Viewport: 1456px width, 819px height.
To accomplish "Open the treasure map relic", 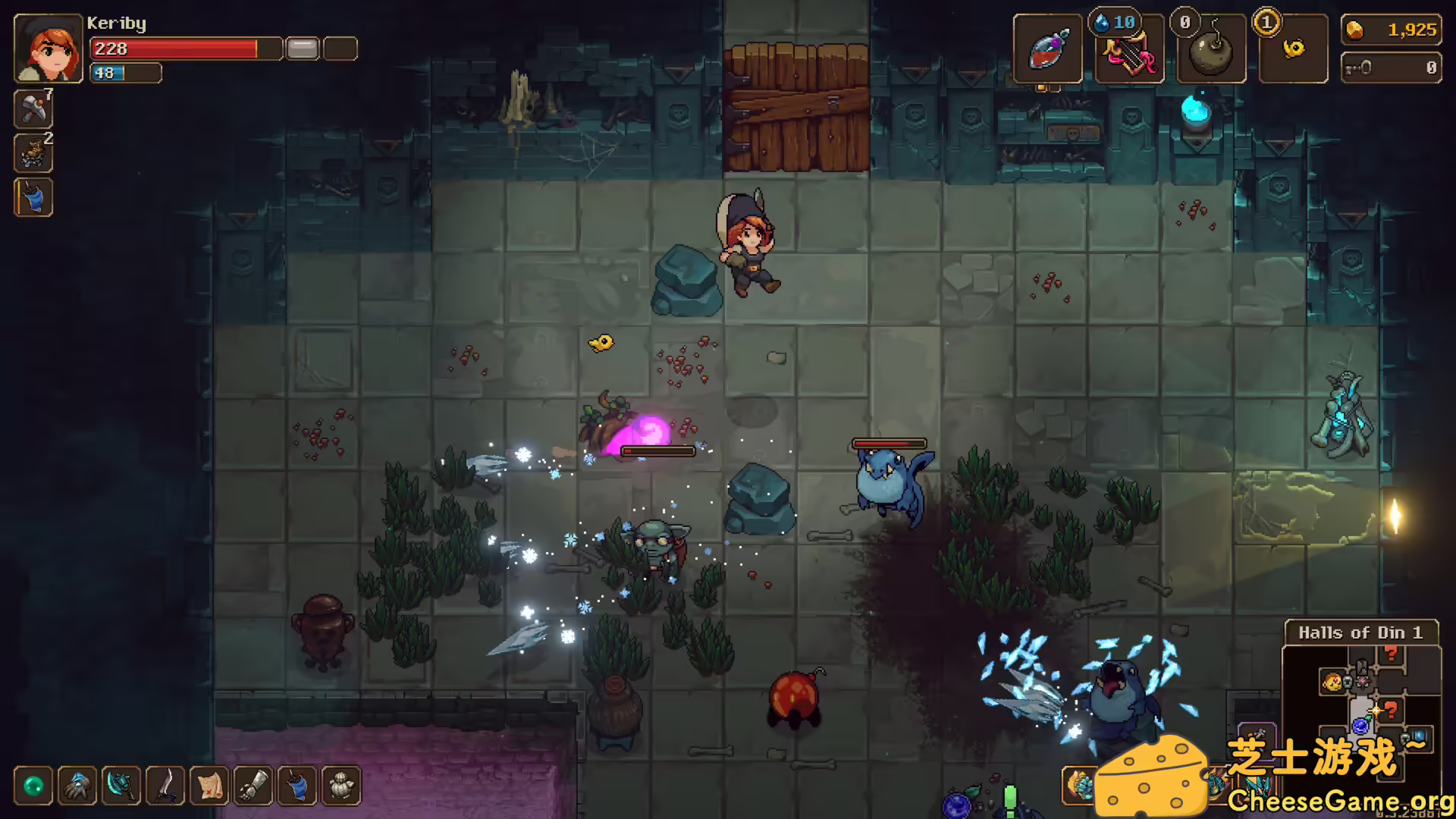I will pyautogui.click(x=209, y=786).
